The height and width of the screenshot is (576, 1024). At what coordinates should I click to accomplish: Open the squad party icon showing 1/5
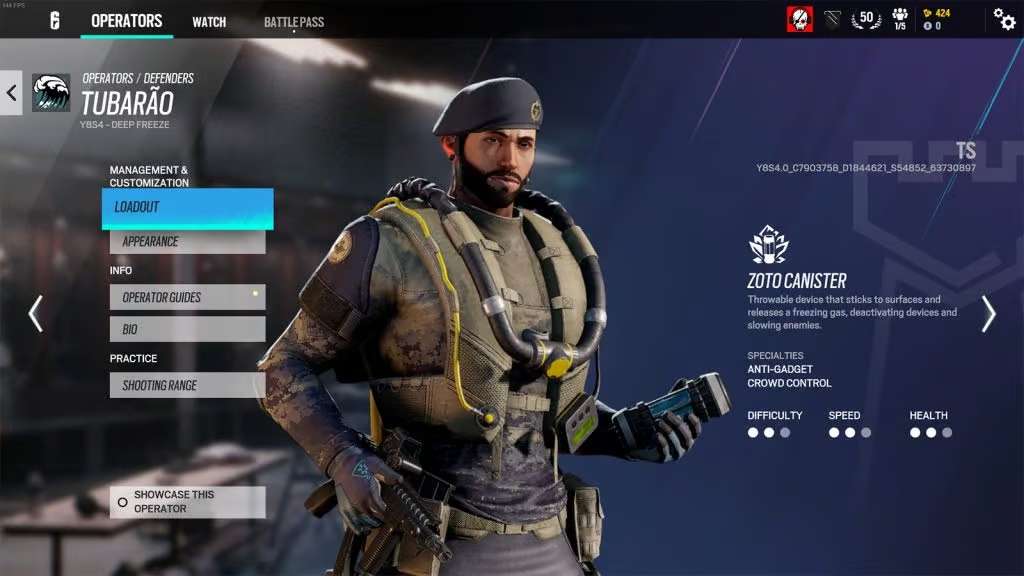point(900,19)
